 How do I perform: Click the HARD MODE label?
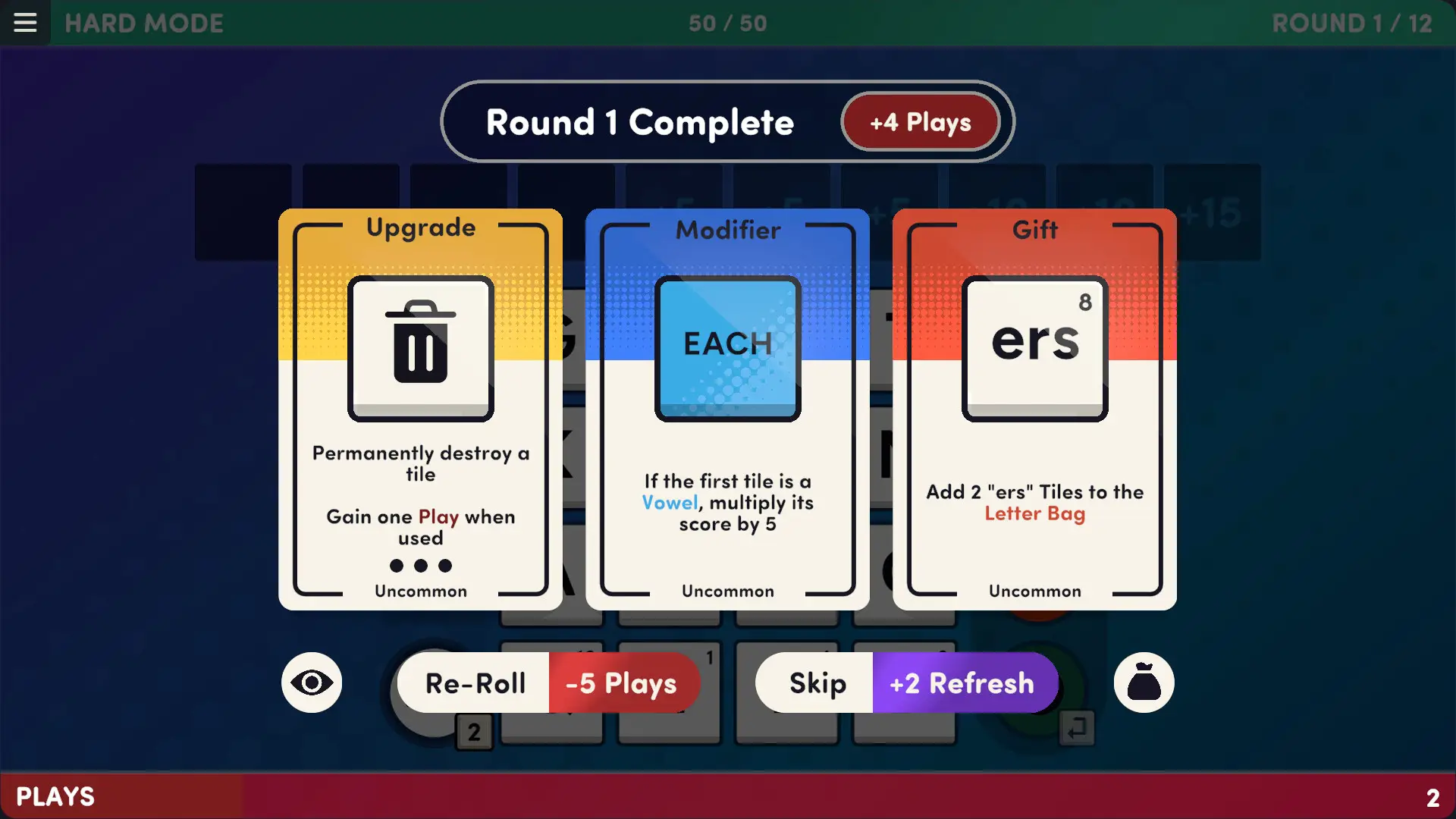[x=143, y=23]
